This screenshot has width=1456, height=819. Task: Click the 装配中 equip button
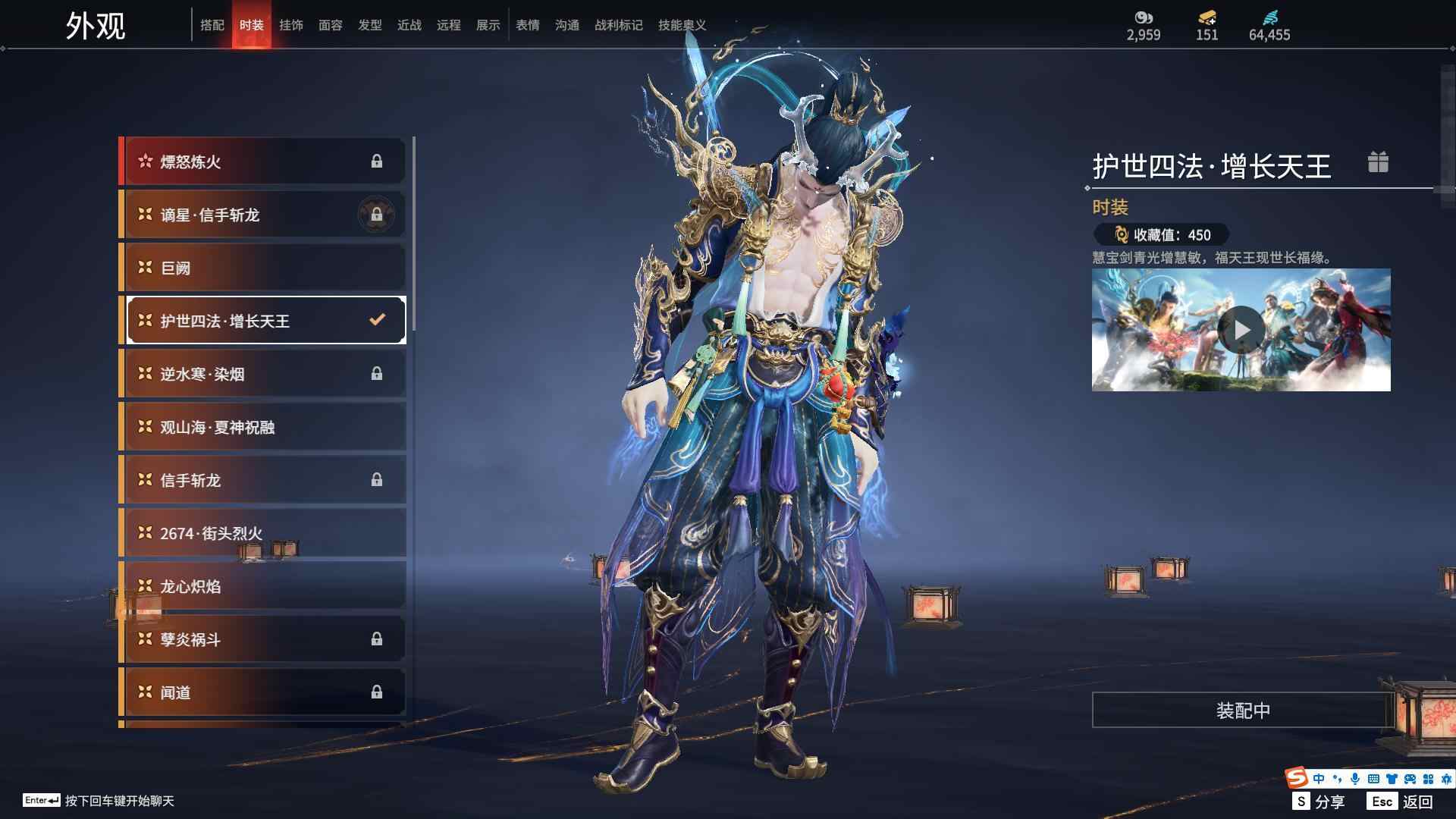click(1243, 711)
